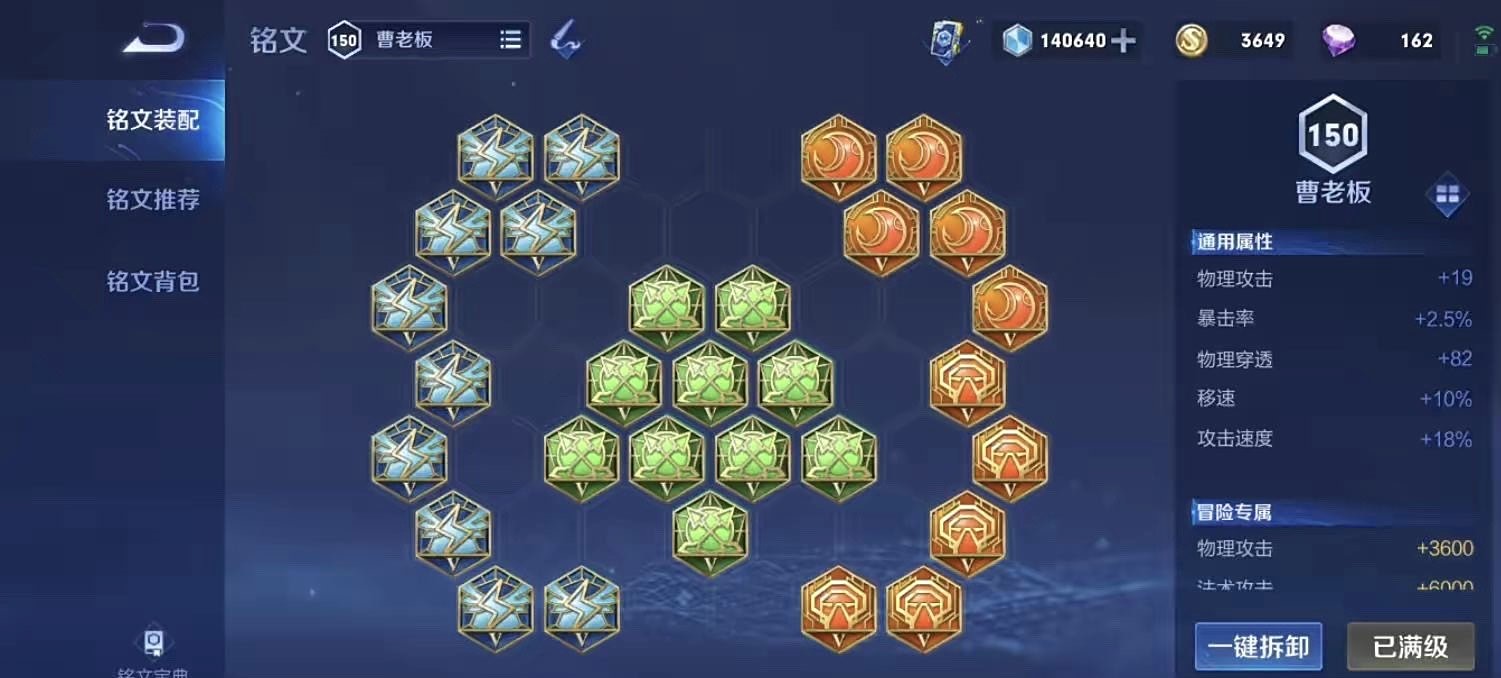This screenshot has height=678, width=1501.
Task: Open the 铭文推荐 tab
Action: pos(153,200)
